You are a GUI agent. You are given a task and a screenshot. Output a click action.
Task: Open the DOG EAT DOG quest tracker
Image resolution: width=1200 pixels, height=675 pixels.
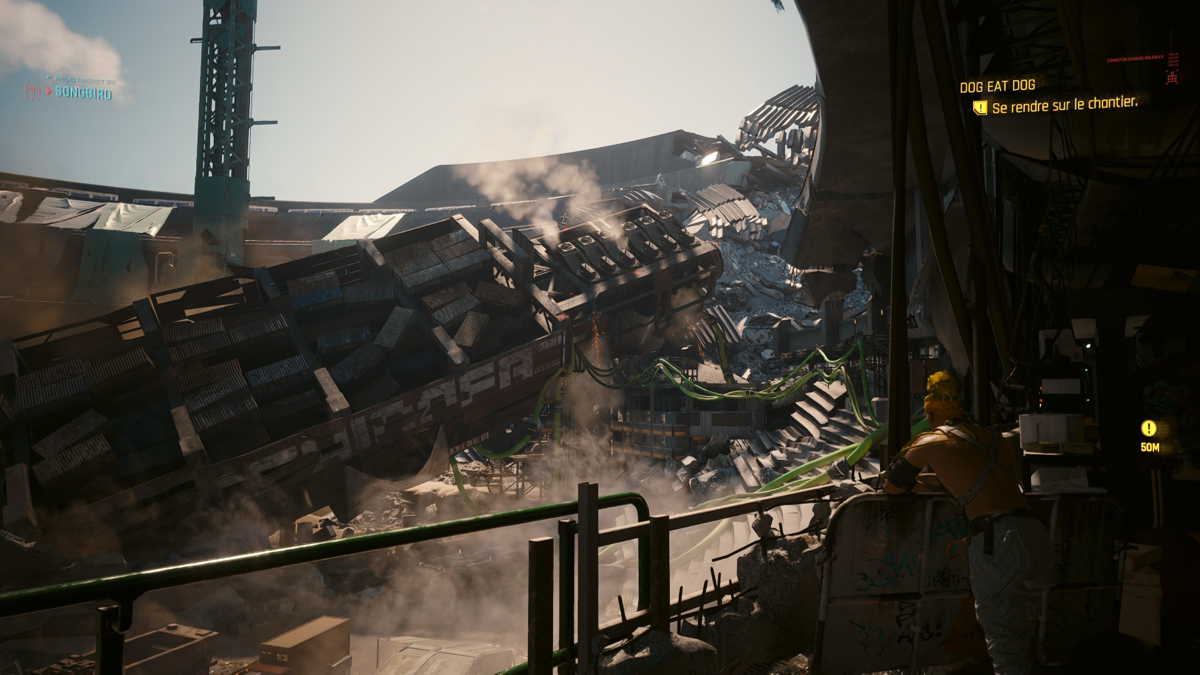pos(997,86)
